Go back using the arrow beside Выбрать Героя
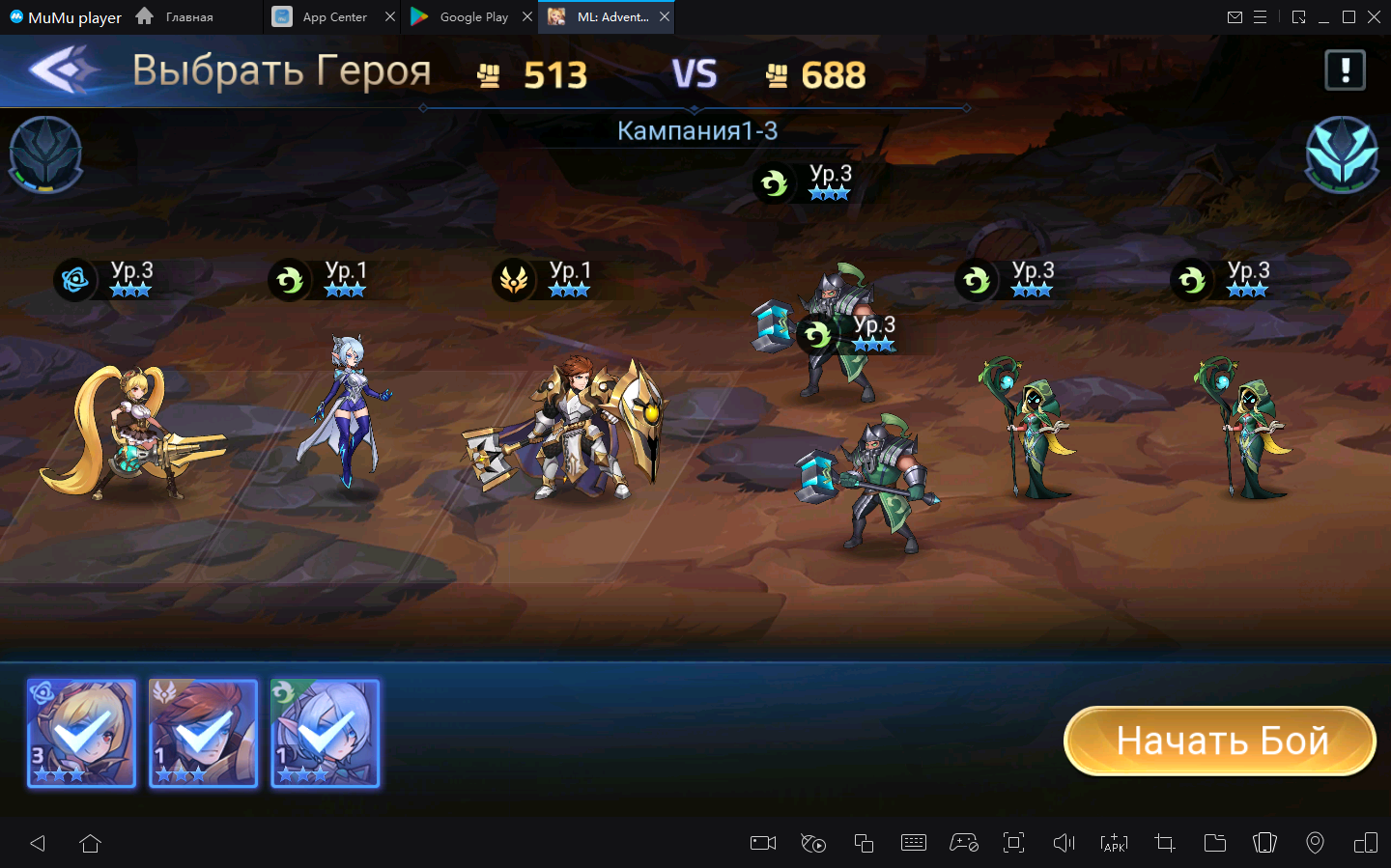 64,70
